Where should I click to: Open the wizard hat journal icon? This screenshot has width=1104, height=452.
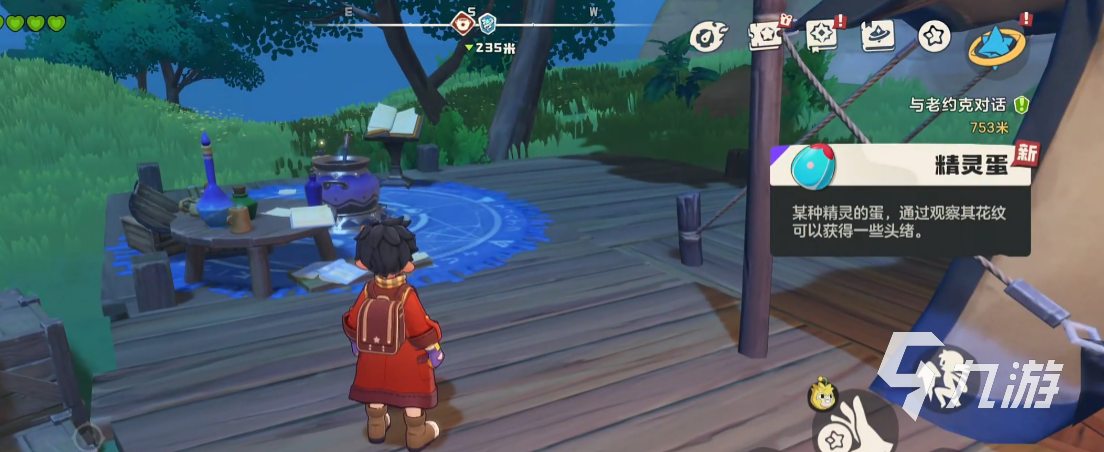pyautogui.click(x=877, y=35)
